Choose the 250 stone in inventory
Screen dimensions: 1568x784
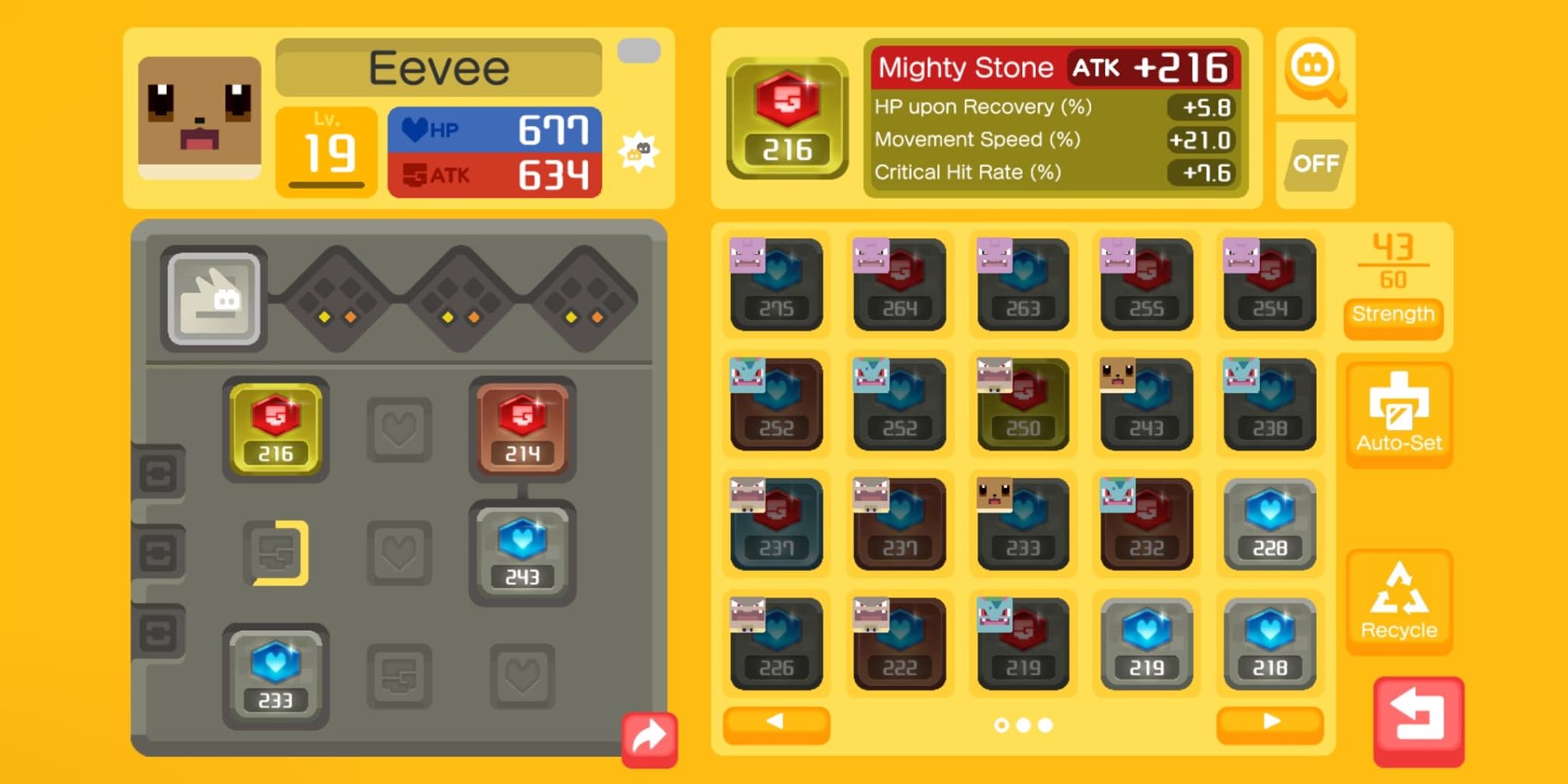click(x=1023, y=404)
